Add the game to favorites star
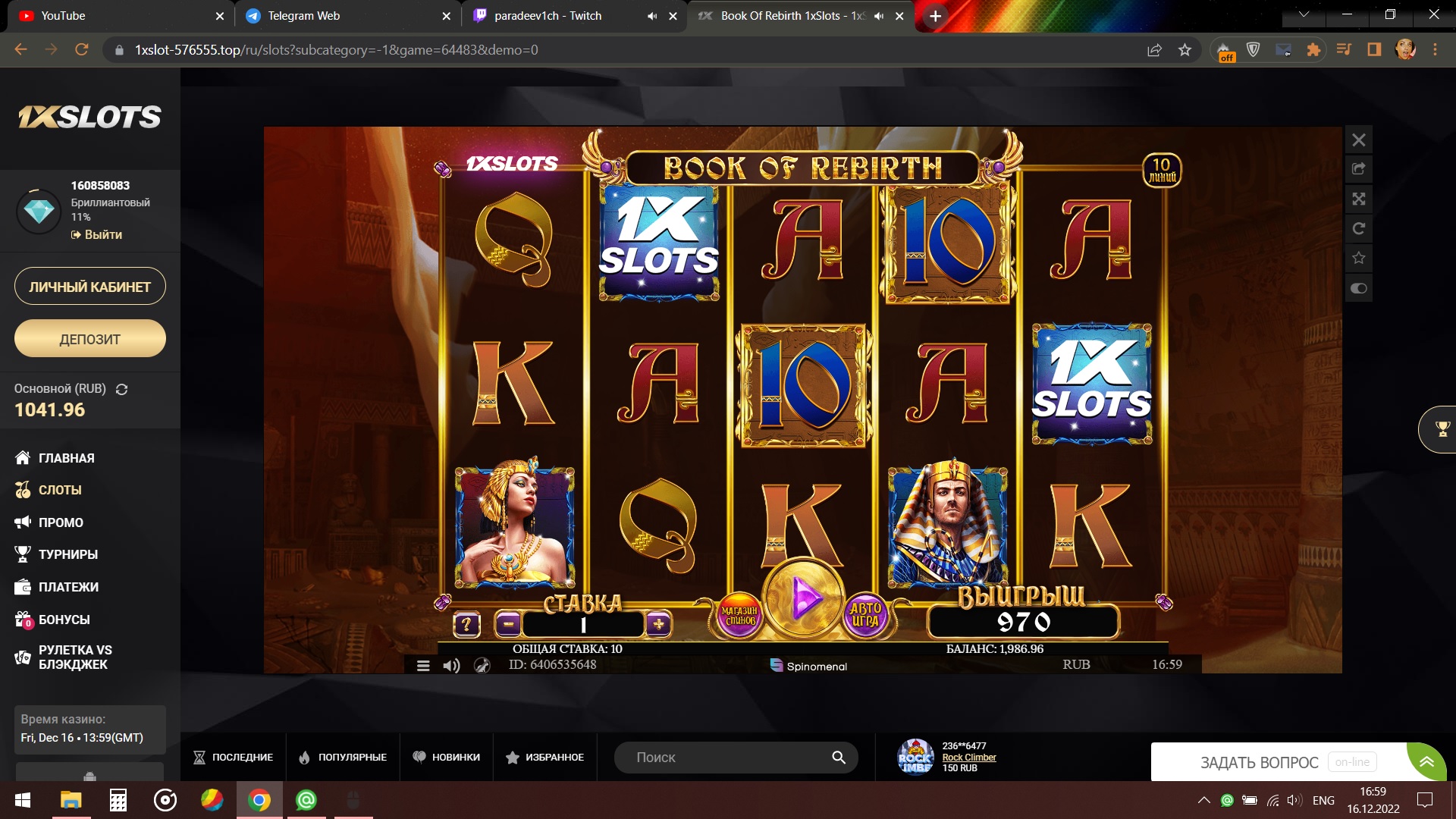The height and width of the screenshot is (819, 1456). (1359, 258)
